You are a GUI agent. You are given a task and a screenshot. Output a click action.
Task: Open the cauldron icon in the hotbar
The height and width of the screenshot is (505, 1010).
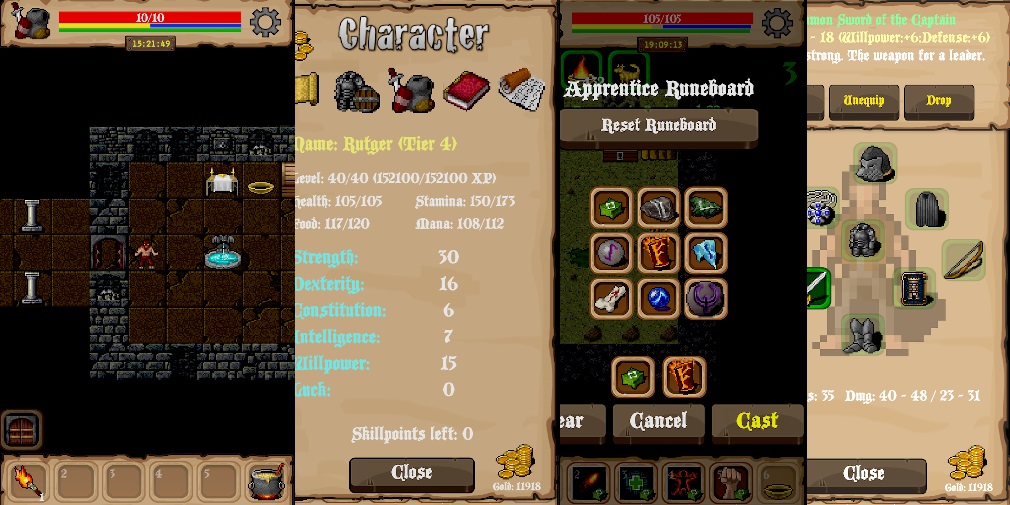(x=264, y=481)
